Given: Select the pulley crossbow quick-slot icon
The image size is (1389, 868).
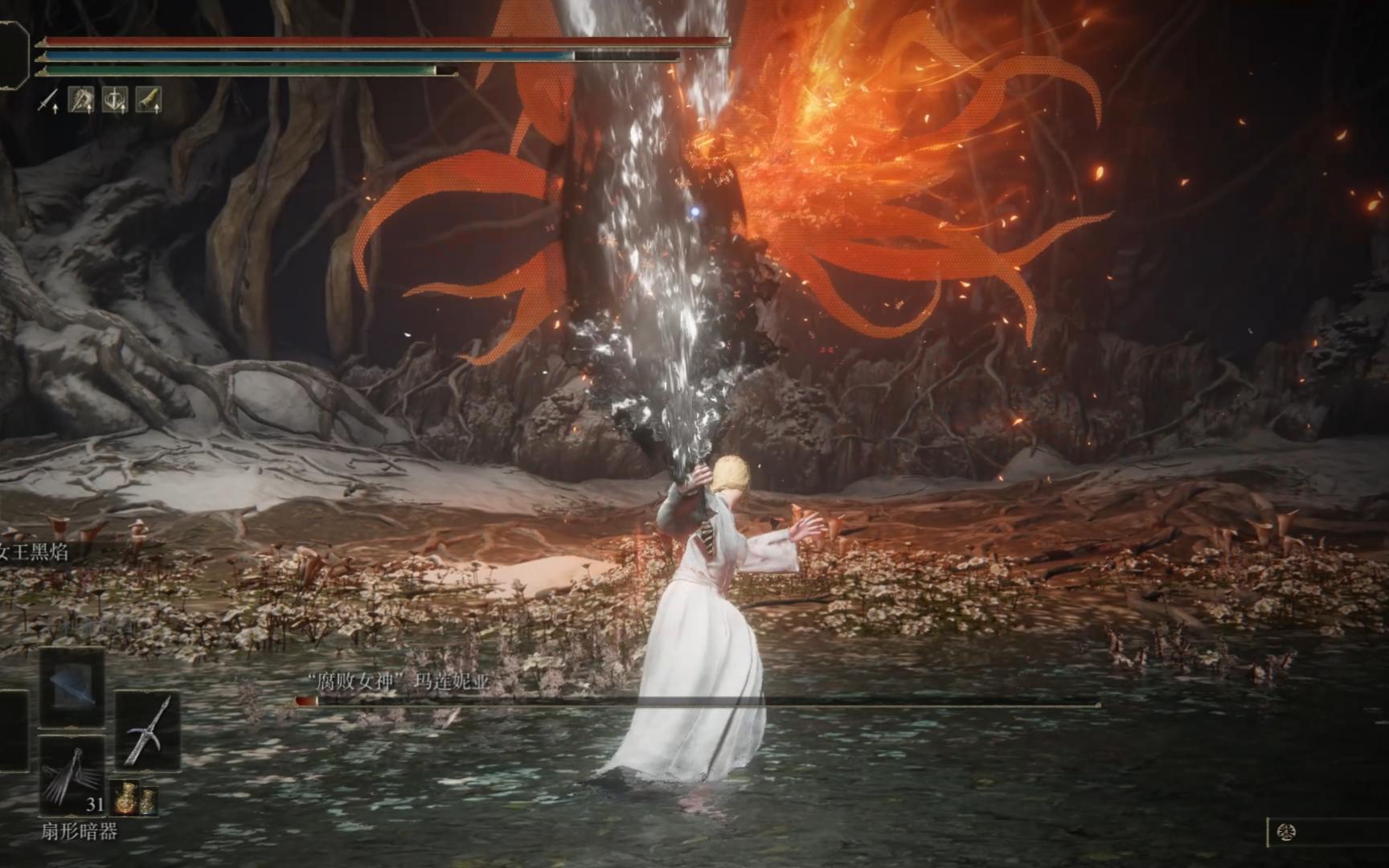Looking at the screenshot, I should [81, 99].
